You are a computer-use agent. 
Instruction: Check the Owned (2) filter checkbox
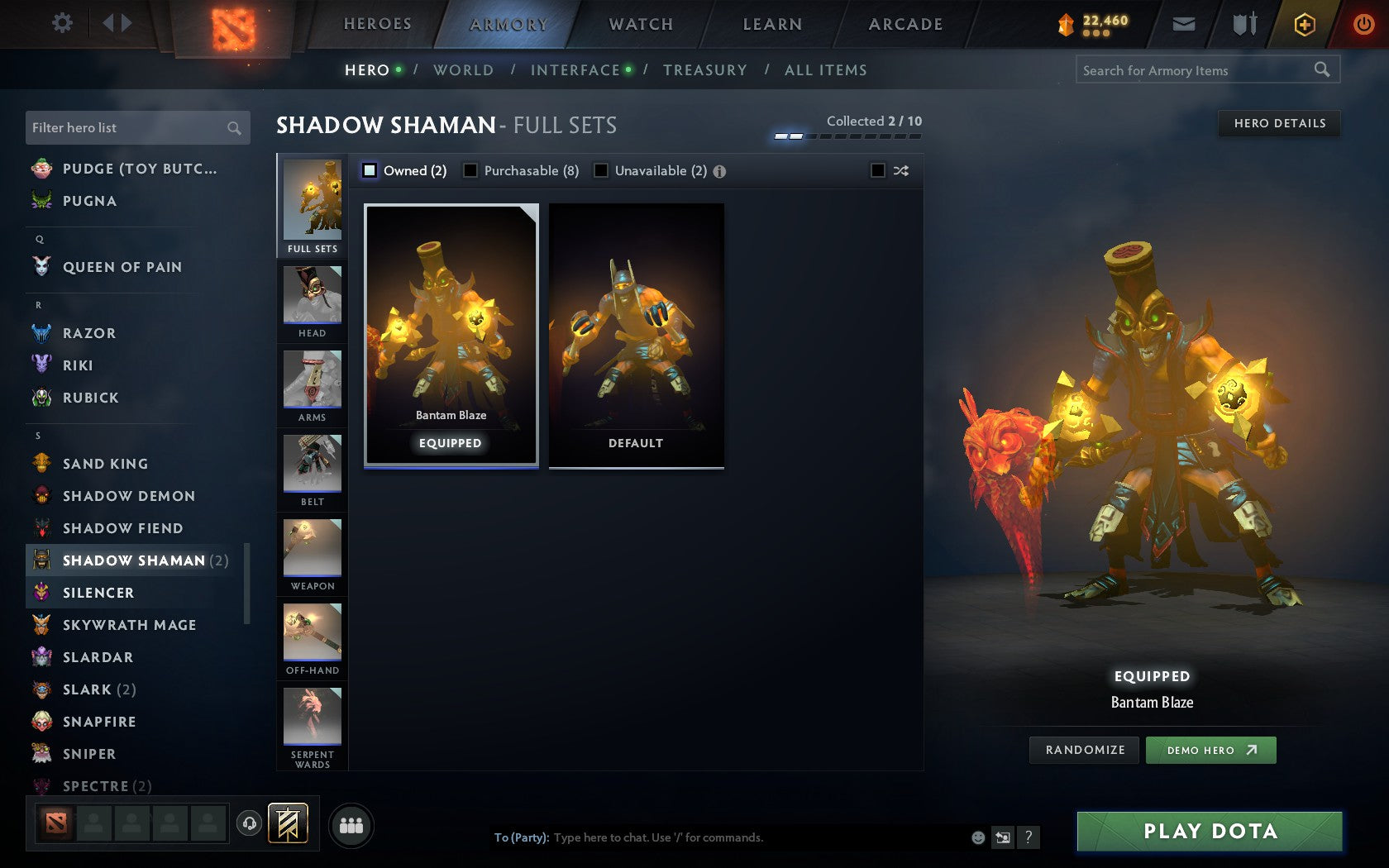[368, 170]
